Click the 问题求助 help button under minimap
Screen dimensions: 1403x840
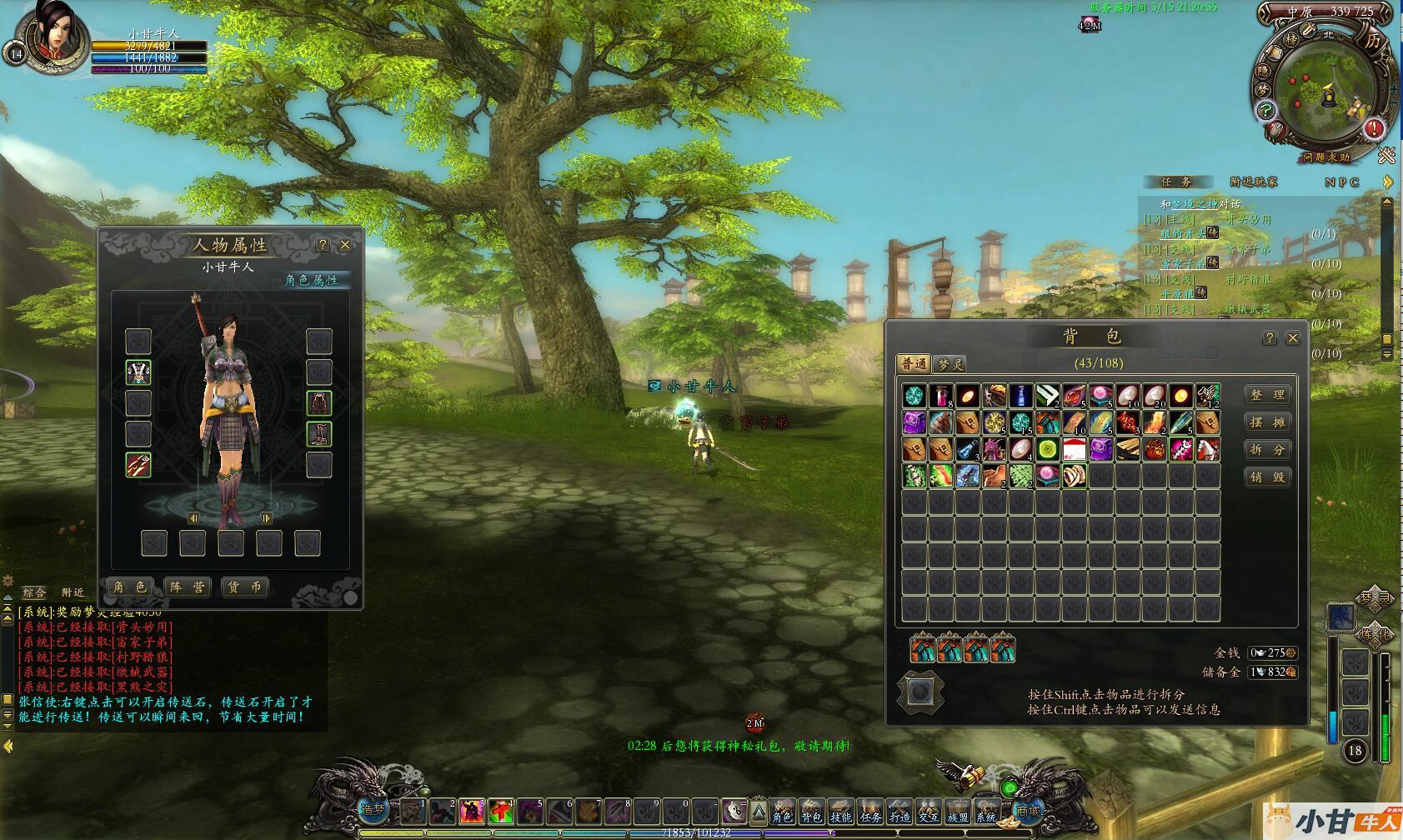(x=1326, y=157)
